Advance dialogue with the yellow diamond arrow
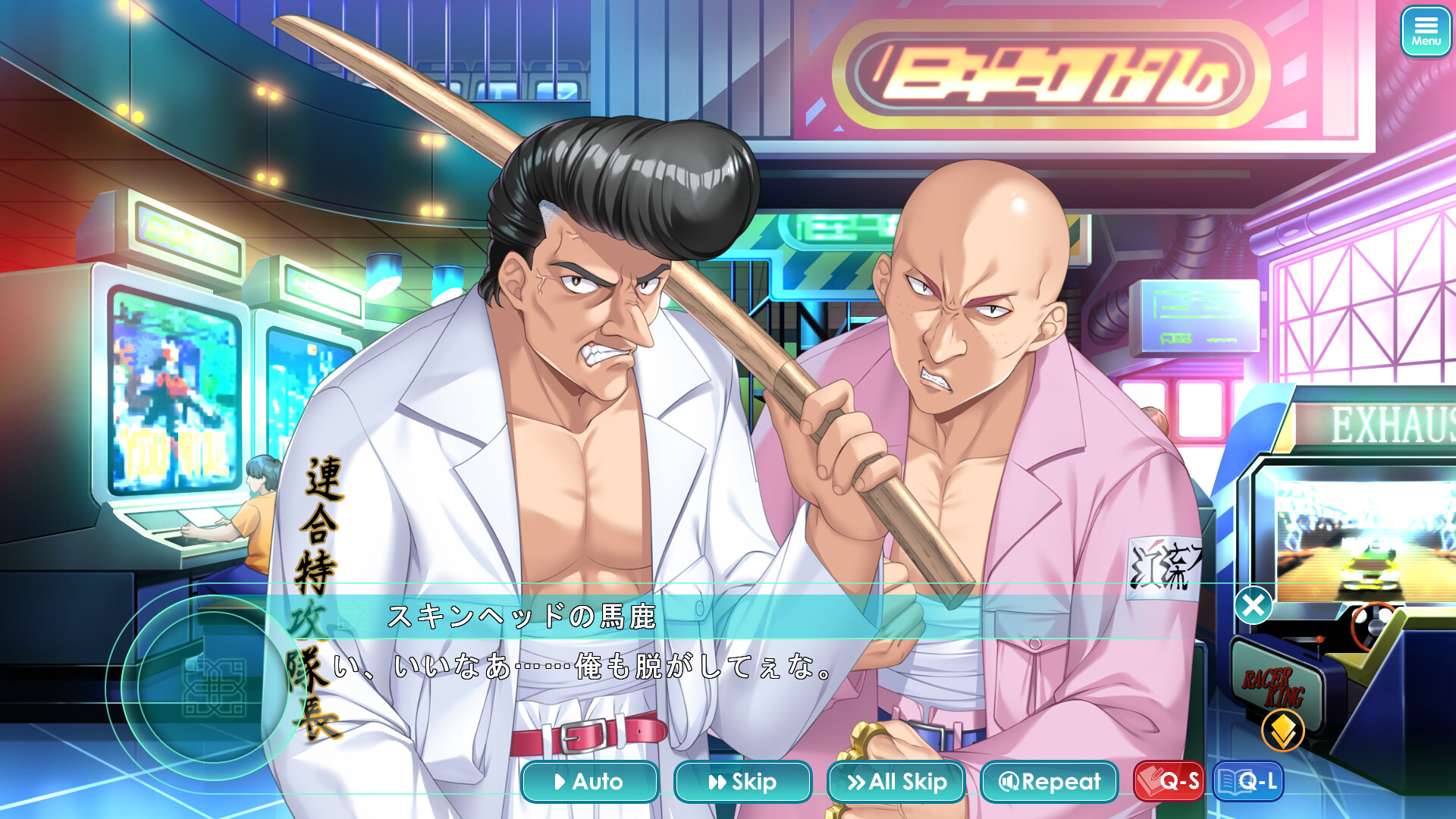Viewport: 1456px width, 819px height. 1282,730
